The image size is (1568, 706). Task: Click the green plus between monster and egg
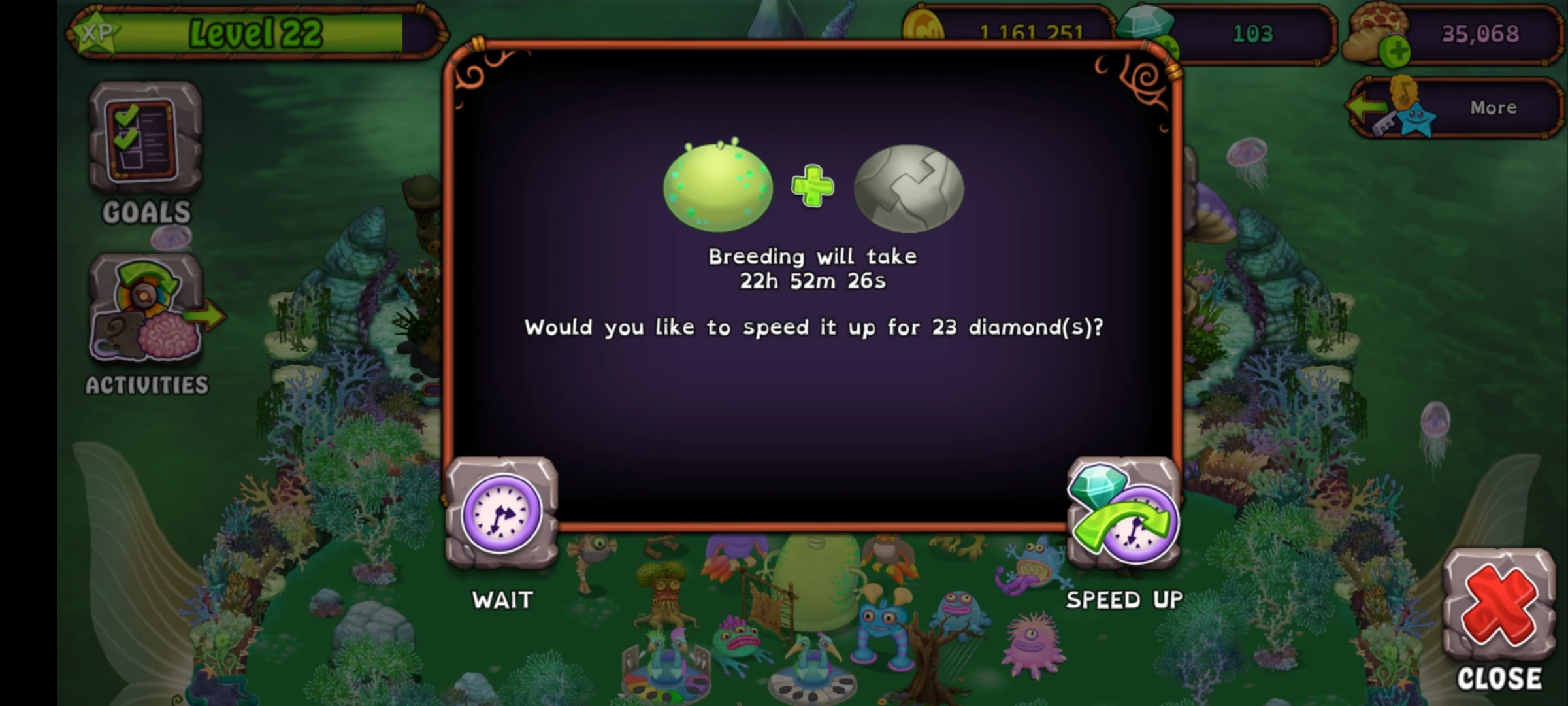coord(812,188)
